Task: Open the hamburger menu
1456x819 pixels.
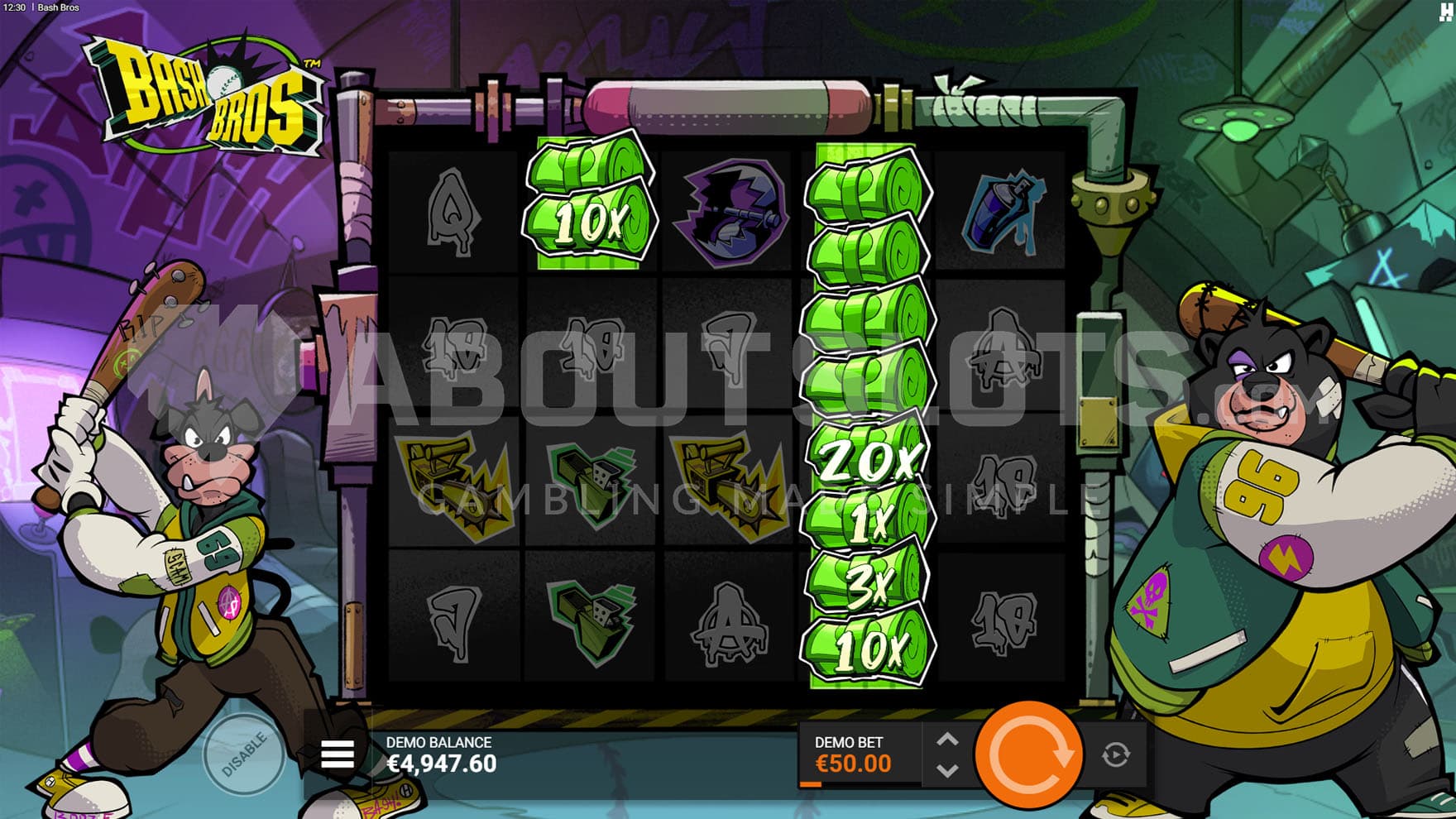Action: (338, 754)
